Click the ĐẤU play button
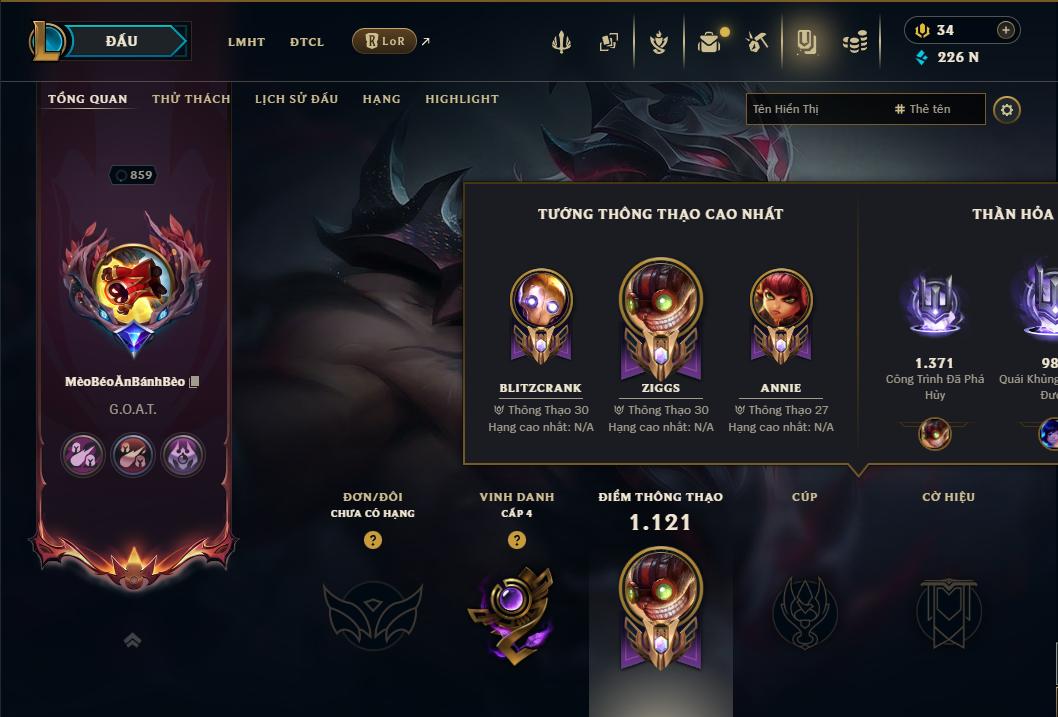The width and height of the screenshot is (1058, 717). [x=121, y=41]
